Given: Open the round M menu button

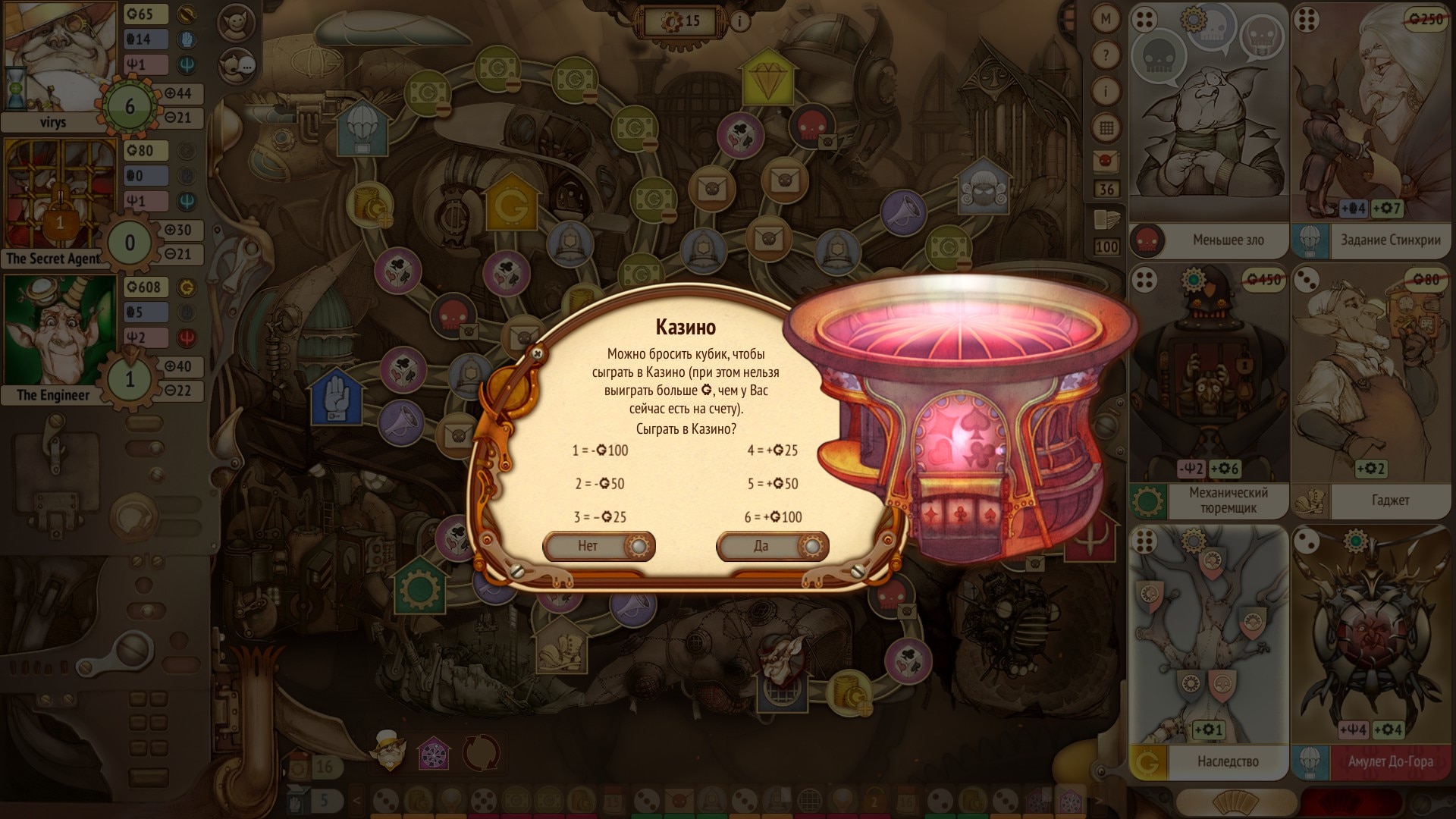Looking at the screenshot, I should (1106, 20).
